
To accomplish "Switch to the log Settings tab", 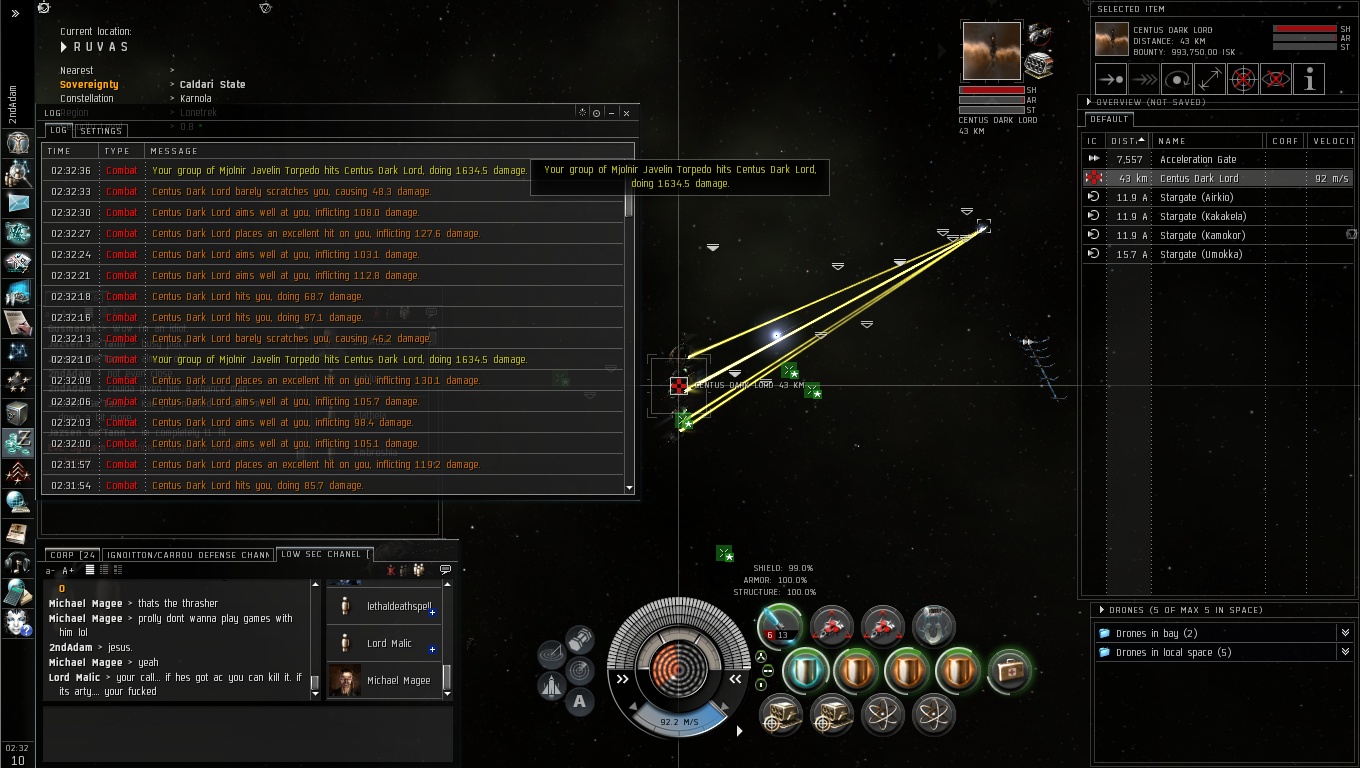I will (x=101, y=131).
